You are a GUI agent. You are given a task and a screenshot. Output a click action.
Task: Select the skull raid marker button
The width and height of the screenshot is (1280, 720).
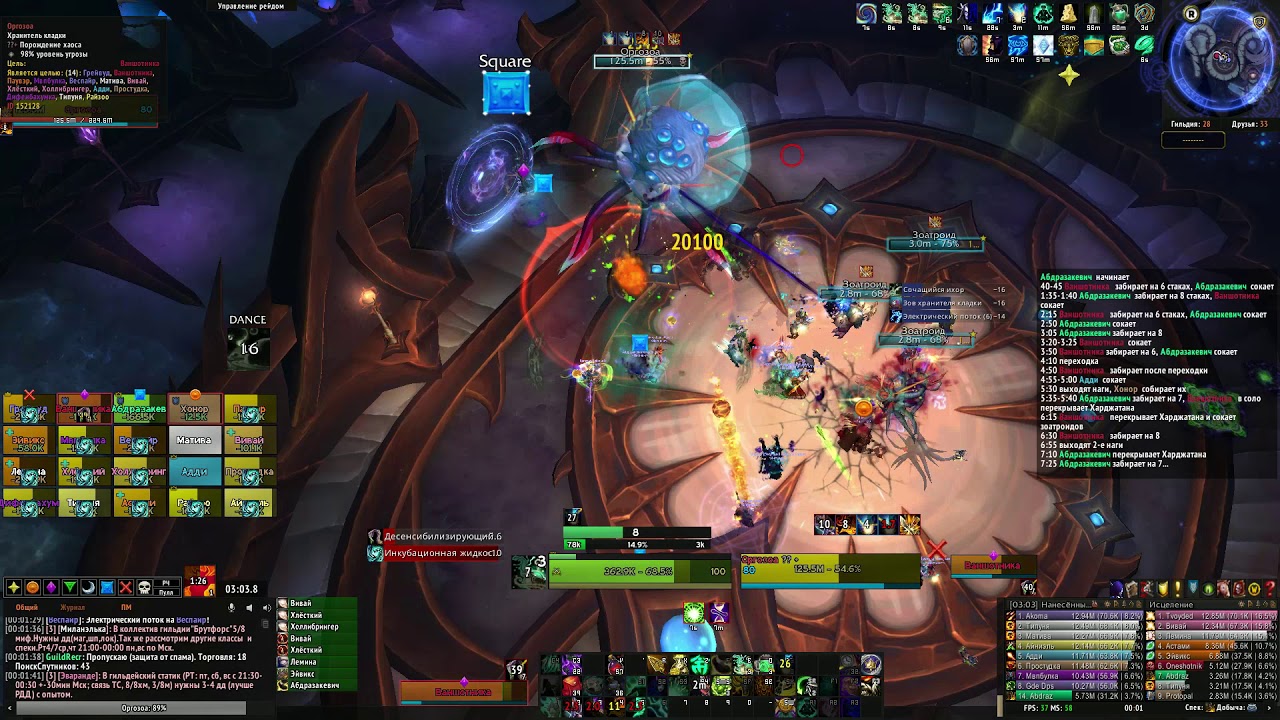point(144,587)
